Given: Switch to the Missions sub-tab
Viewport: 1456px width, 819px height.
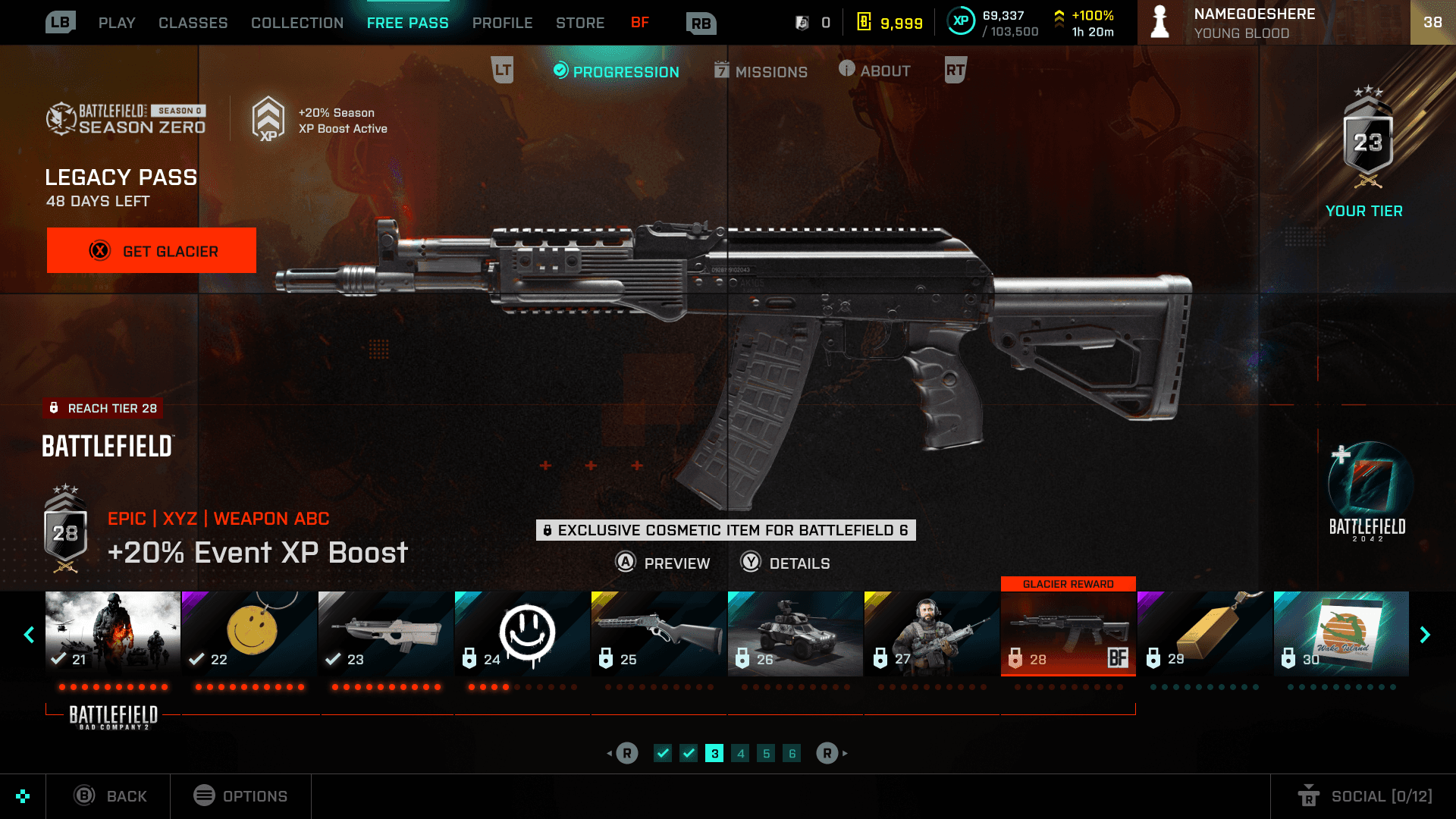Looking at the screenshot, I should click(761, 71).
